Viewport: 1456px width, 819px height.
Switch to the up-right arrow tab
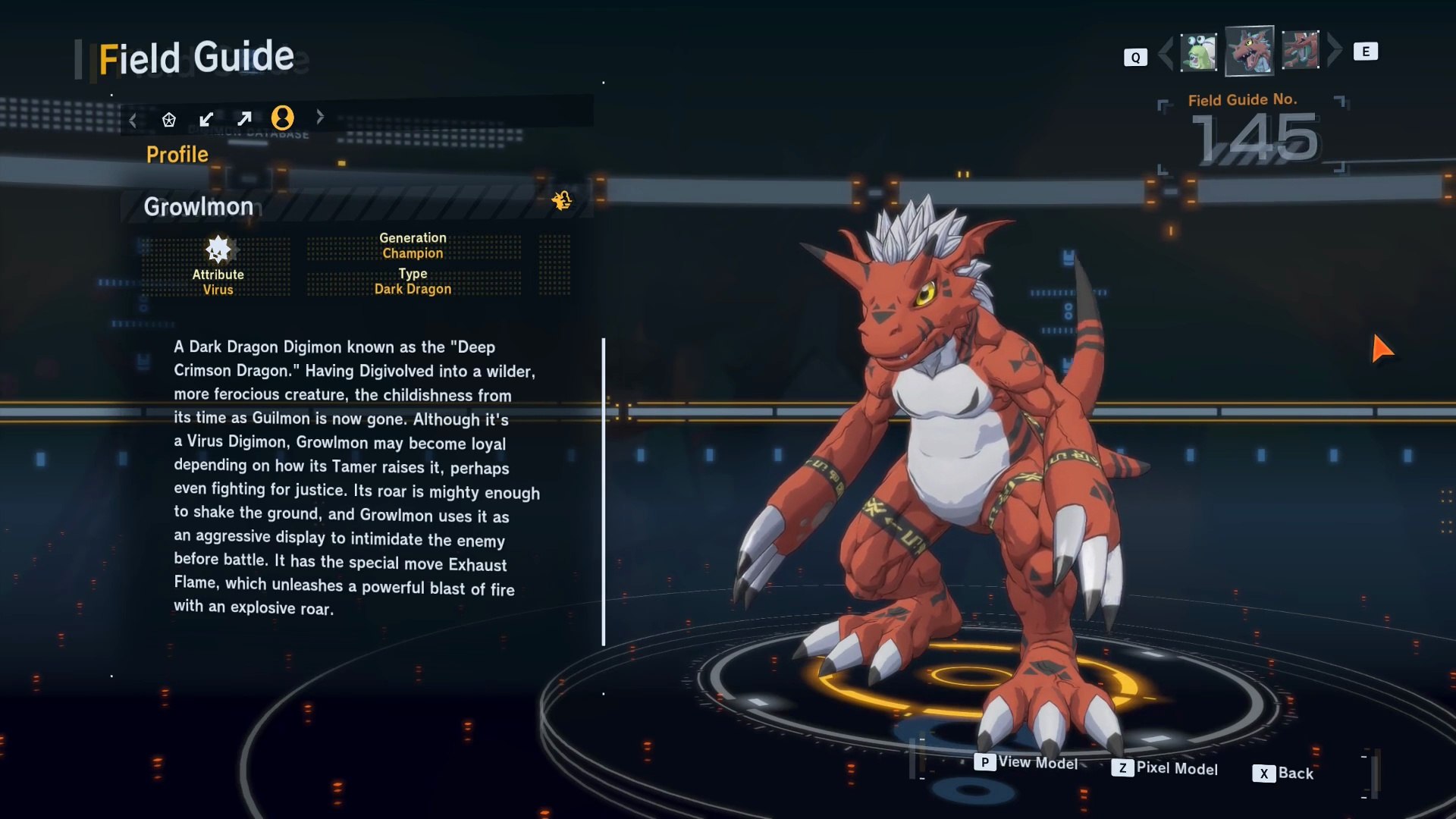(x=244, y=119)
